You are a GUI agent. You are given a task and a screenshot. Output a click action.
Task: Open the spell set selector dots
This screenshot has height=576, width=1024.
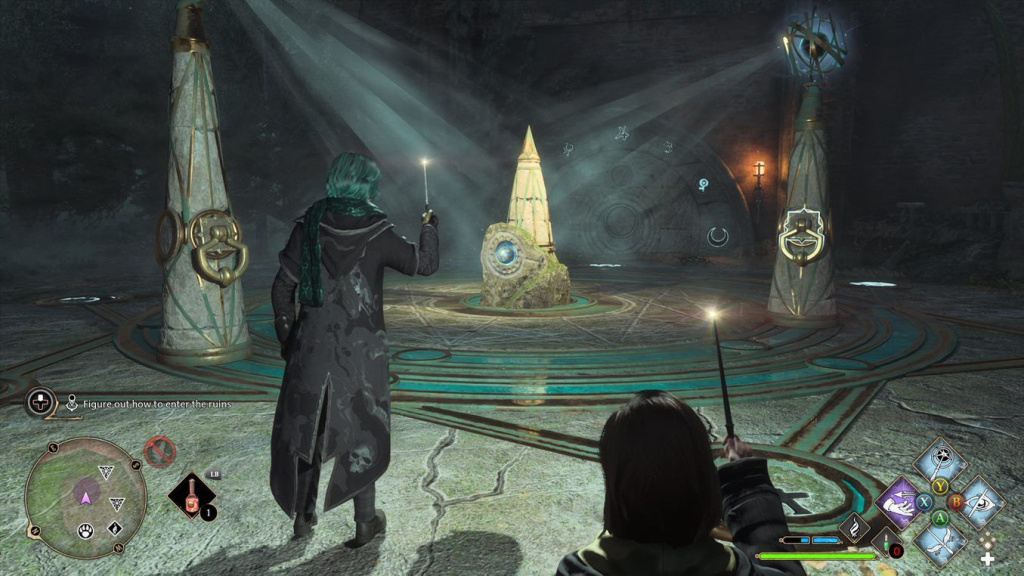click(x=988, y=540)
